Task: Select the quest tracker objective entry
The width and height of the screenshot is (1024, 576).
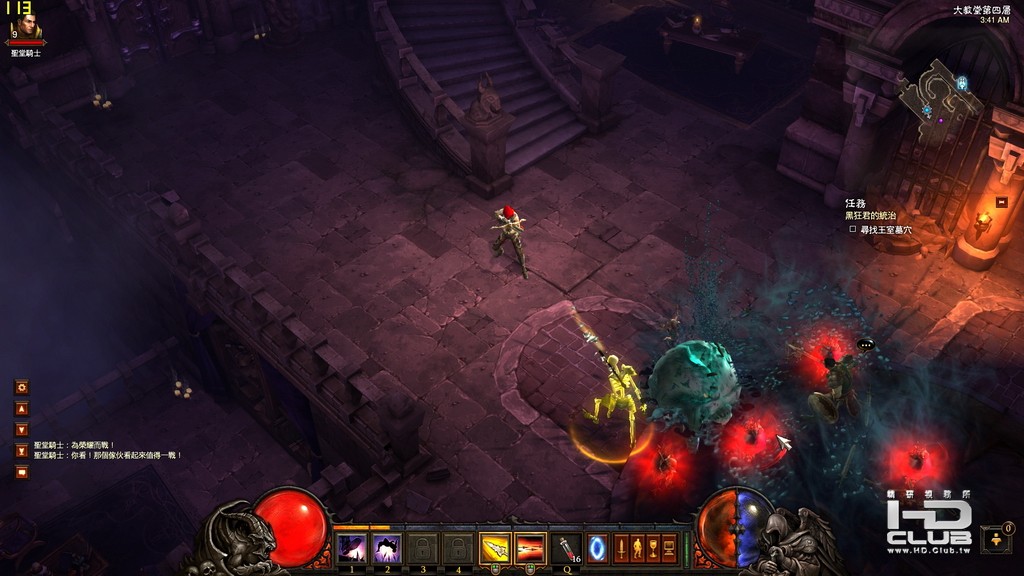Action: [884, 229]
